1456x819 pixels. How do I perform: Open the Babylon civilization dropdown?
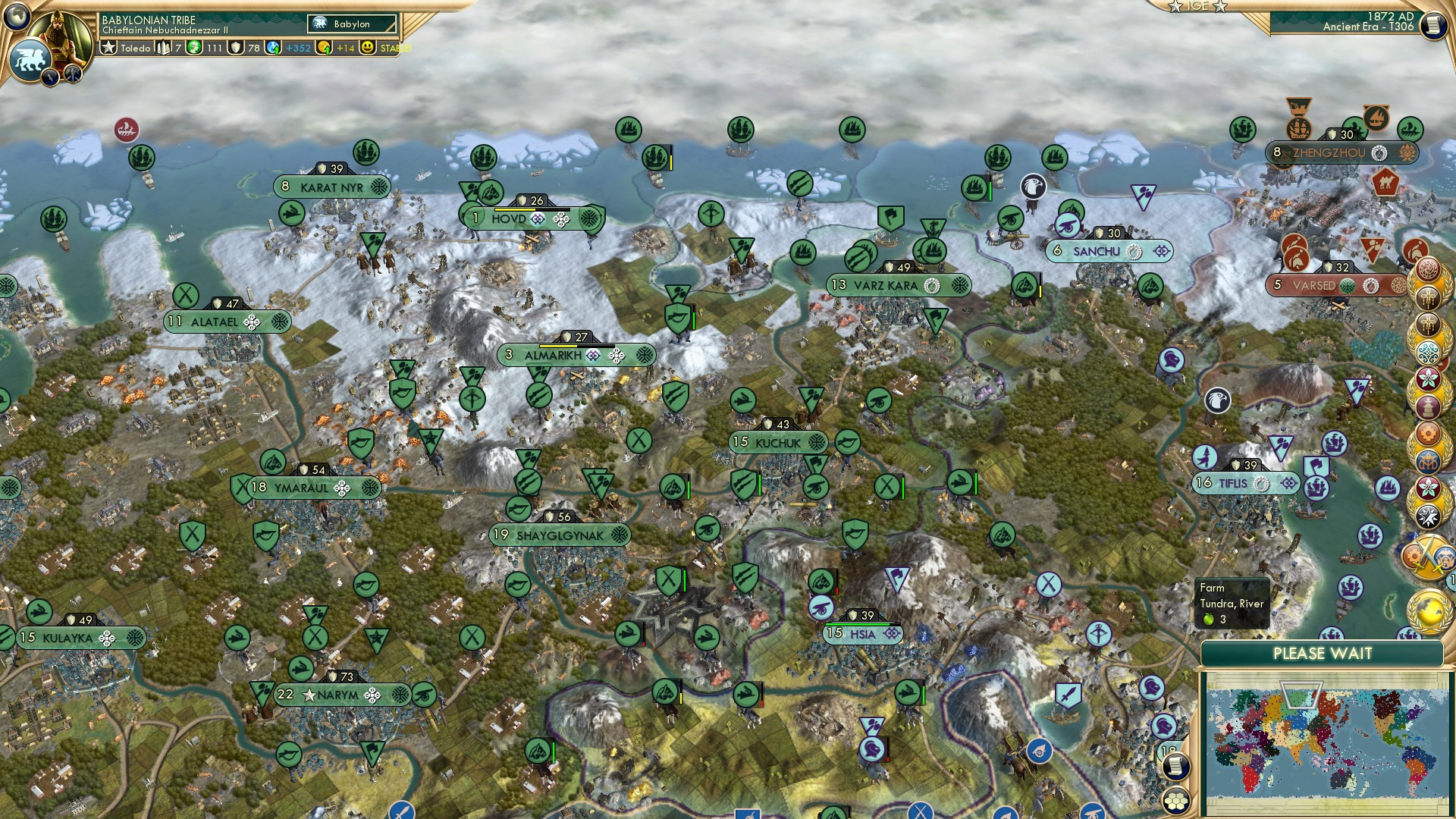(x=352, y=24)
